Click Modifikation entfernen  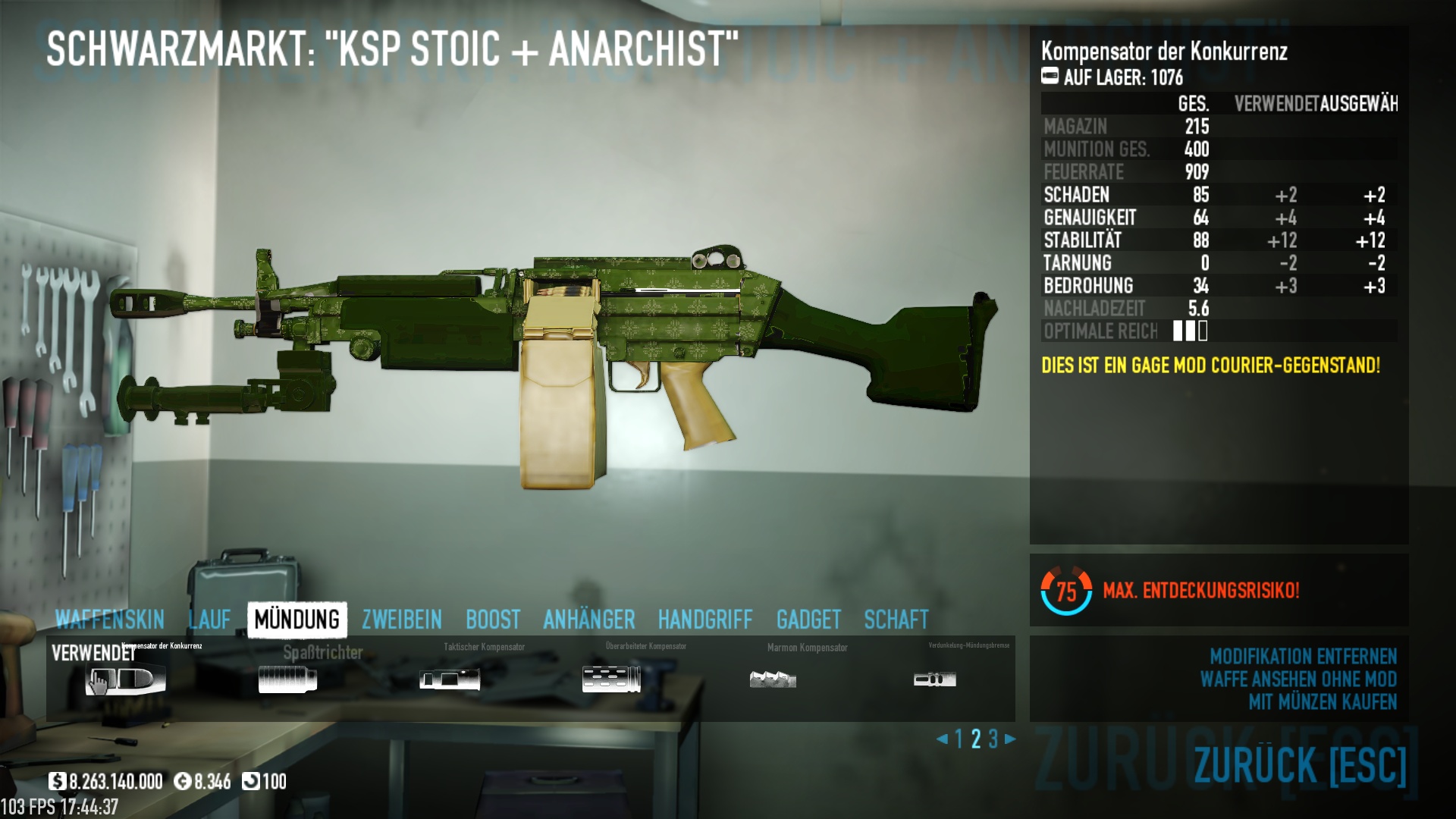1303,656
